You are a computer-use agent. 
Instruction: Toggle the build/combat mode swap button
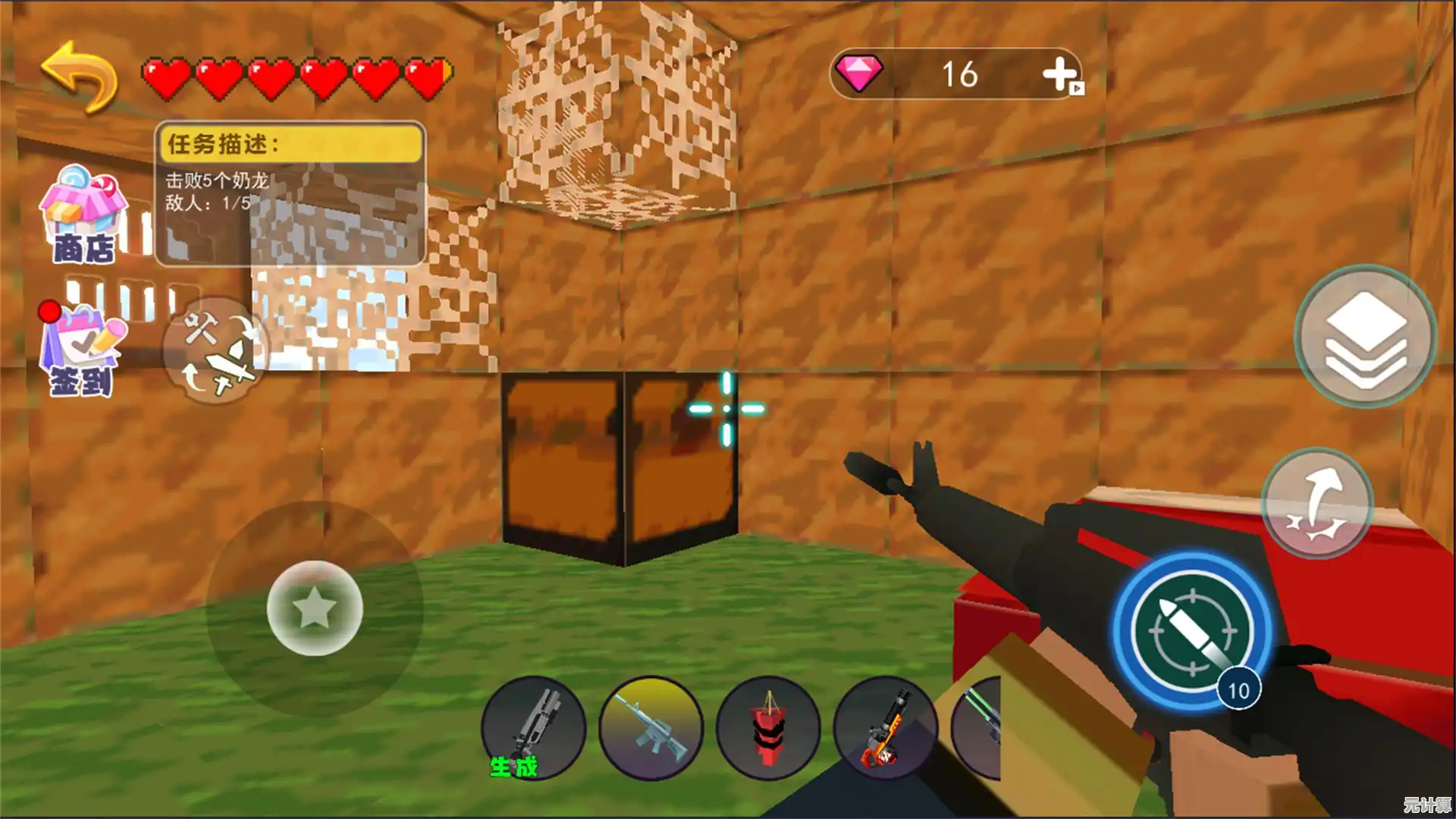[x=216, y=350]
